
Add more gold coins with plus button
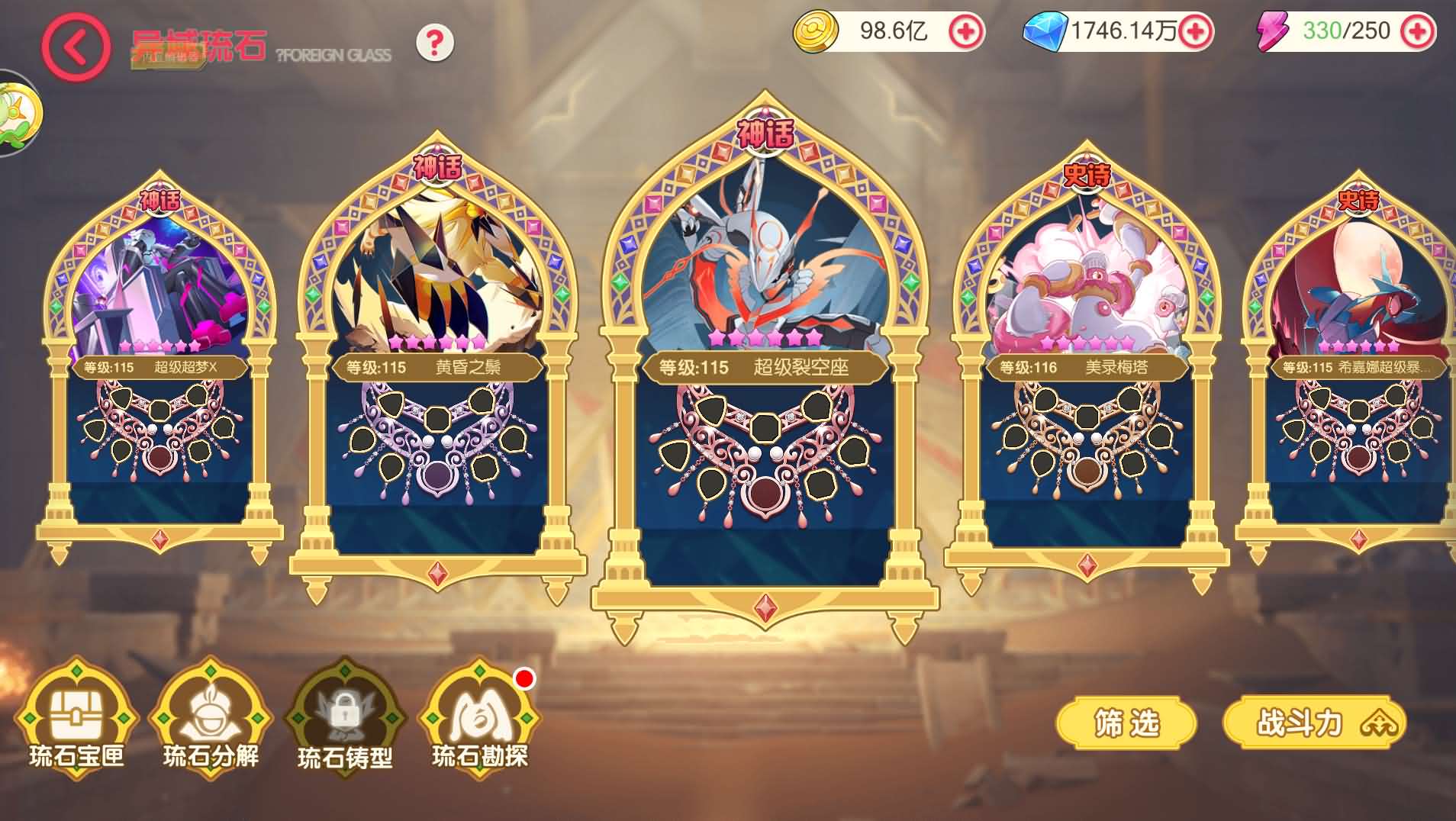tap(966, 31)
